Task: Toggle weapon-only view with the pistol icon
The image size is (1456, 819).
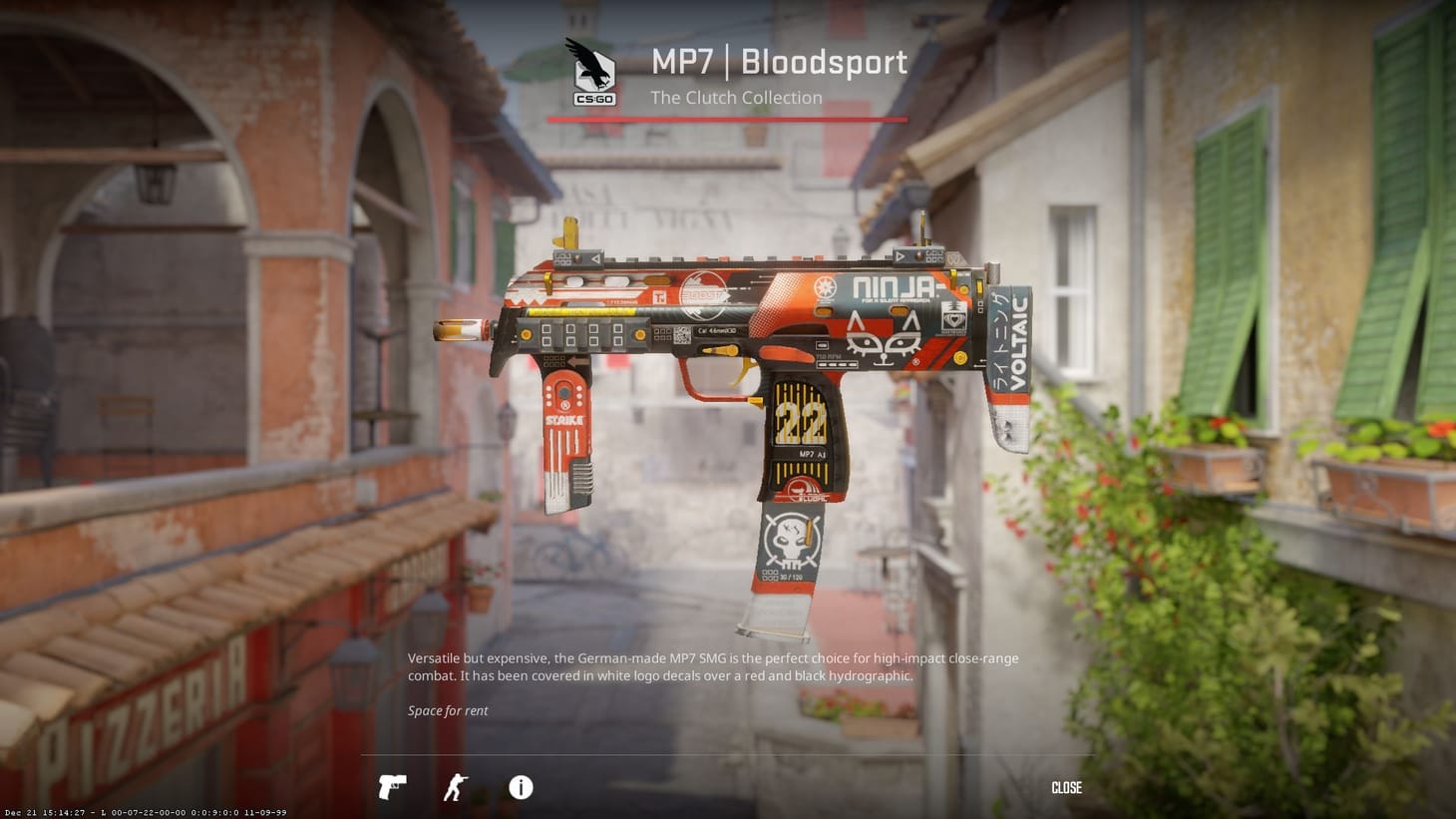Action: (392, 787)
